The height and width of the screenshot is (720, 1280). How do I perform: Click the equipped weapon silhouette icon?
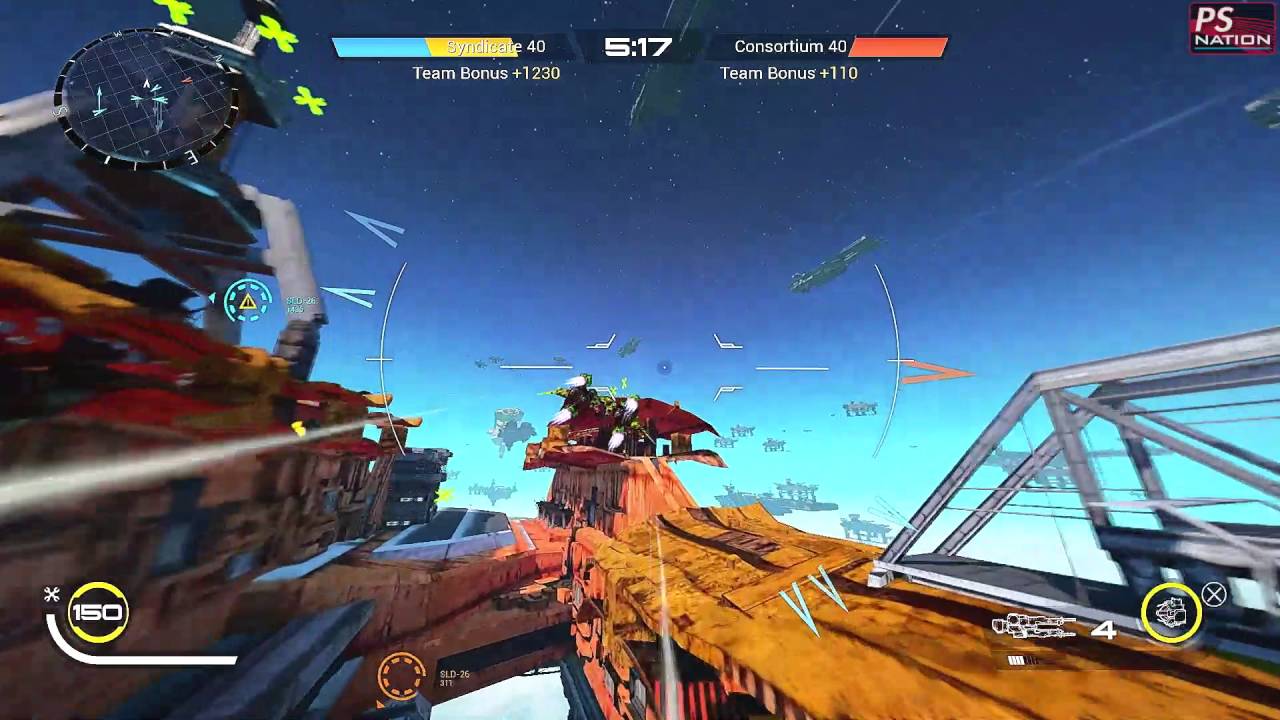[x=1033, y=628]
